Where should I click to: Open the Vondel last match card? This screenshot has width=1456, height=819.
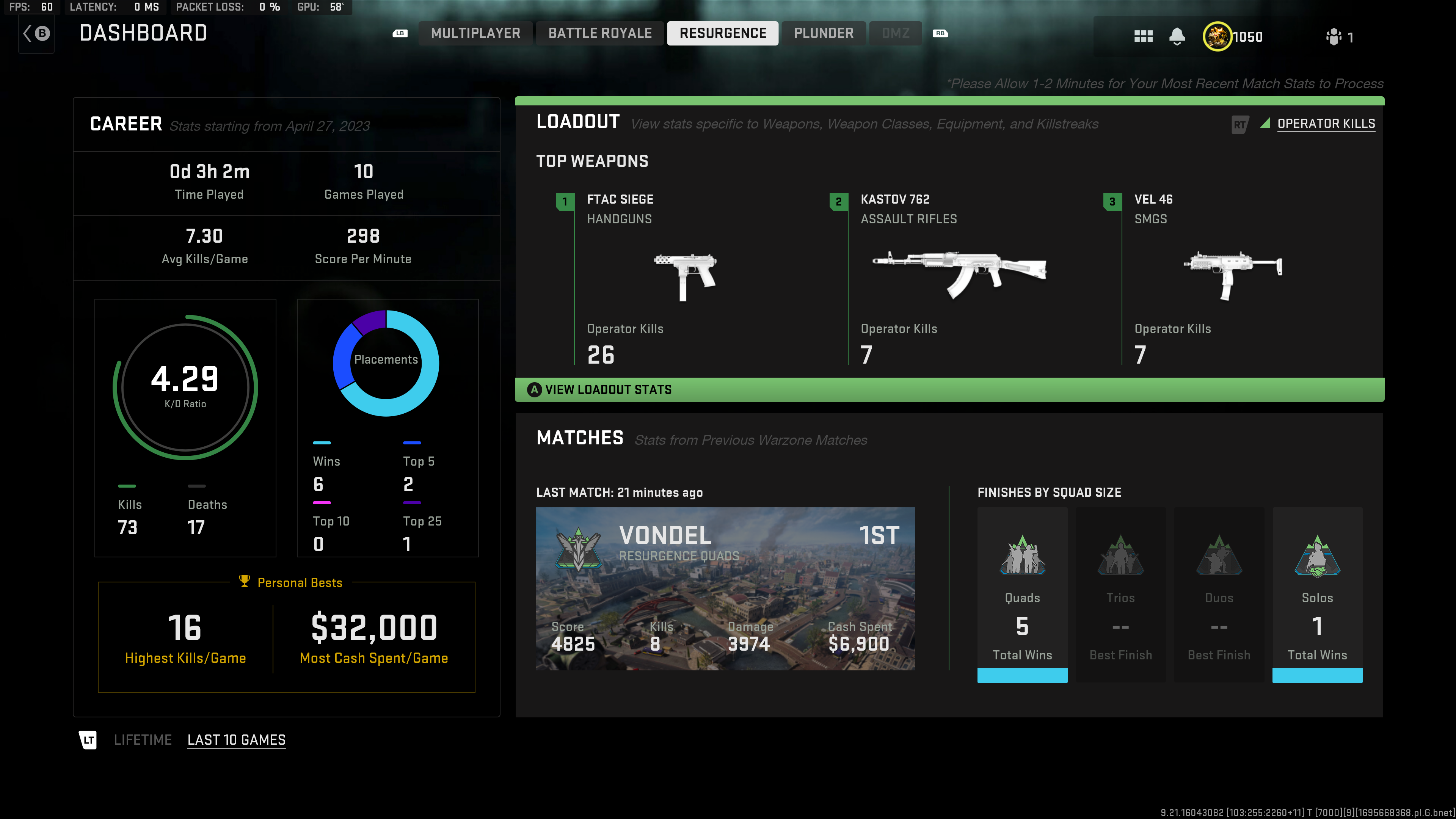(725, 588)
